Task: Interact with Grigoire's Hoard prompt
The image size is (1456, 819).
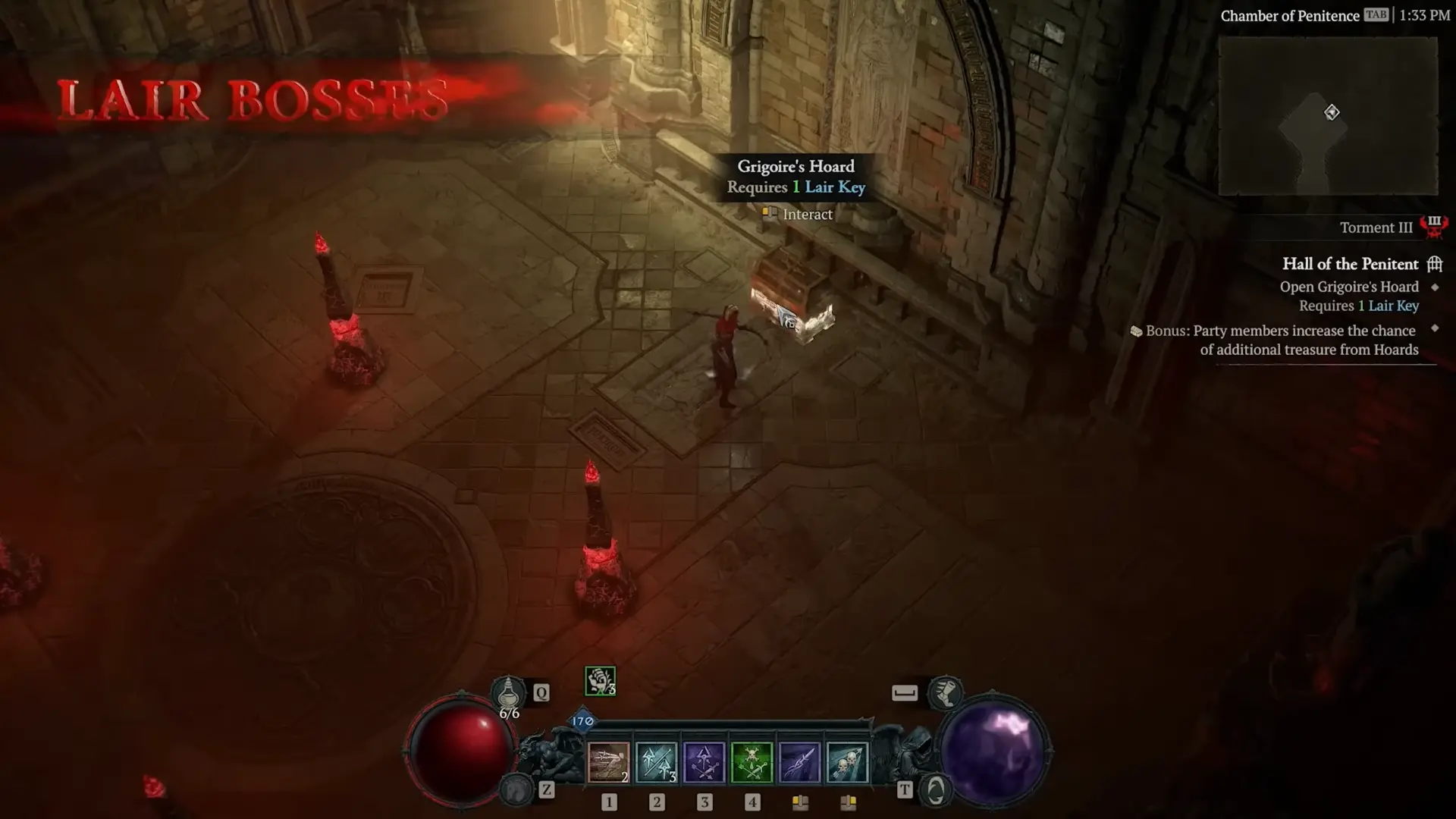Action: coord(798,215)
